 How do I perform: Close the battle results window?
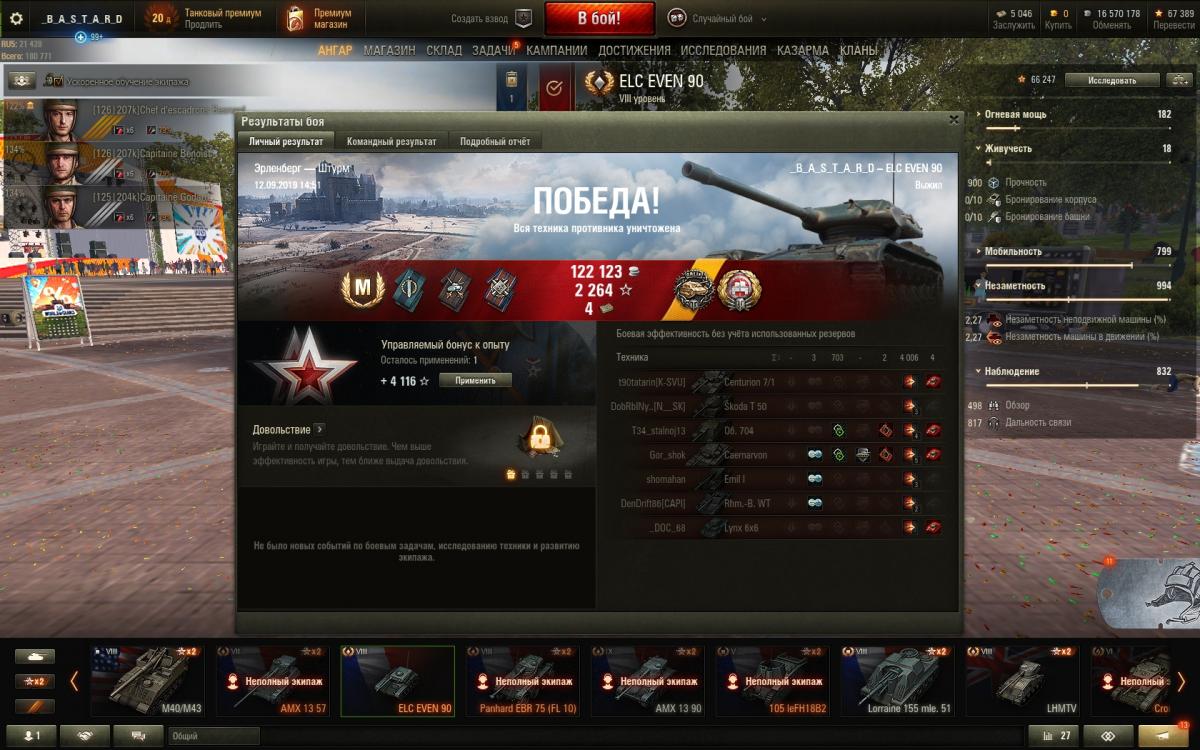tap(953, 120)
